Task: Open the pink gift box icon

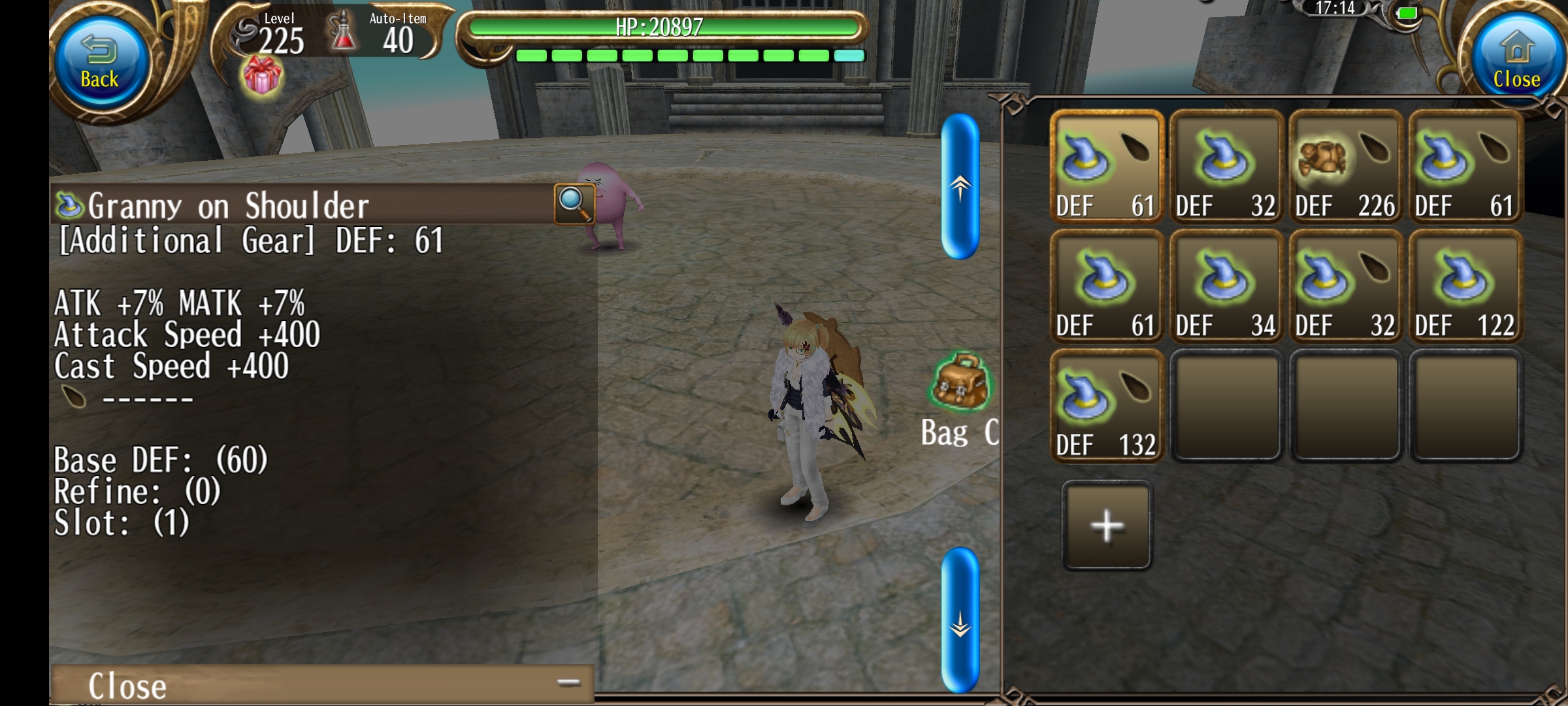Action: (x=262, y=76)
